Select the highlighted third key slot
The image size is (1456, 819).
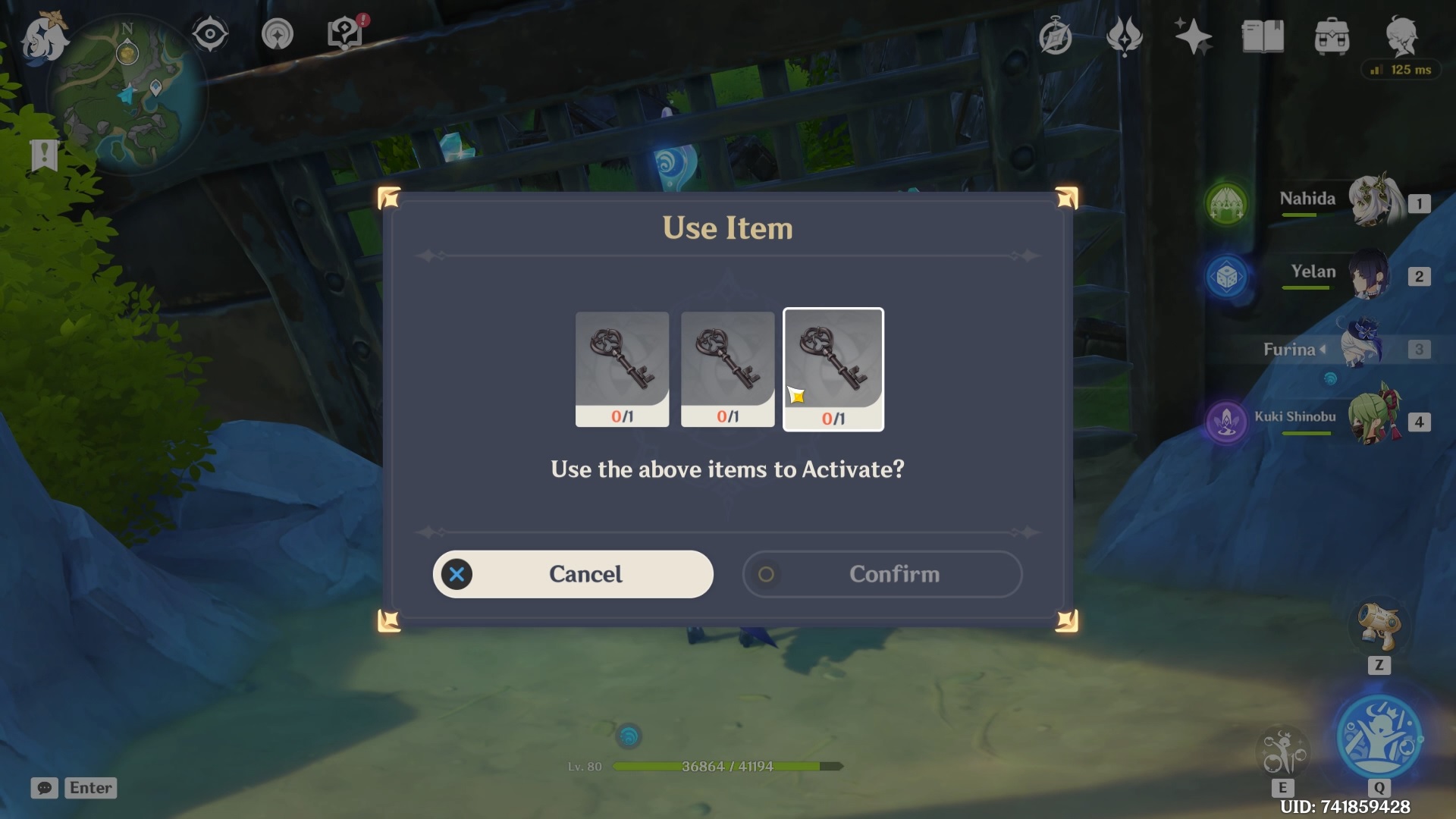[833, 369]
